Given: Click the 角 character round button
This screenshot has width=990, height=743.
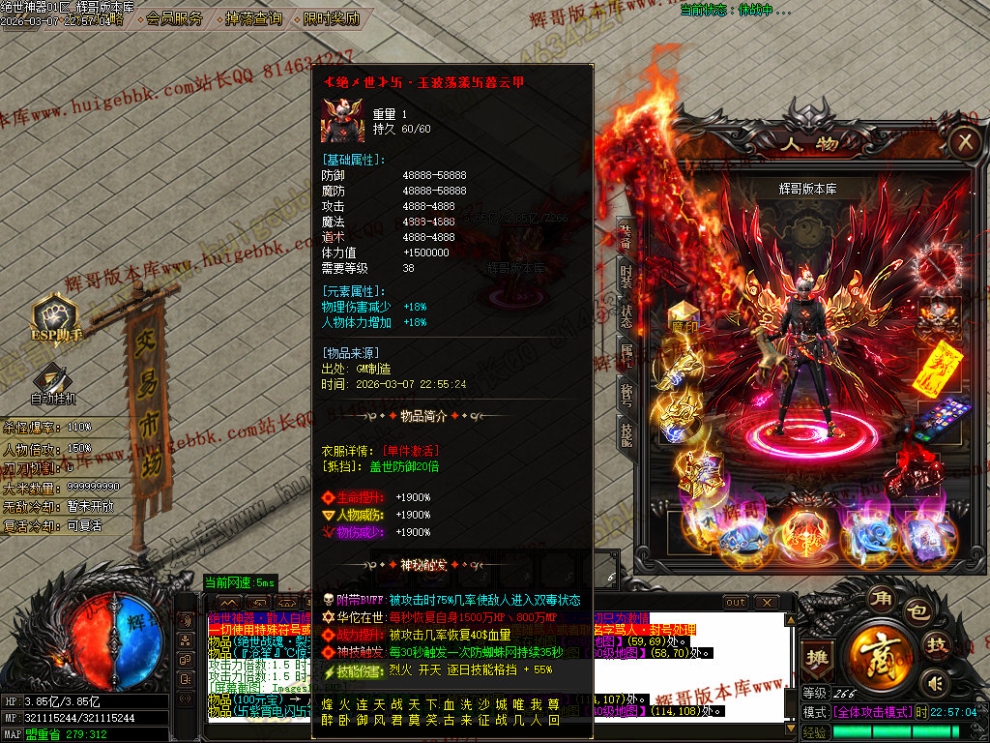Looking at the screenshot, I should (x=881, y=601).
